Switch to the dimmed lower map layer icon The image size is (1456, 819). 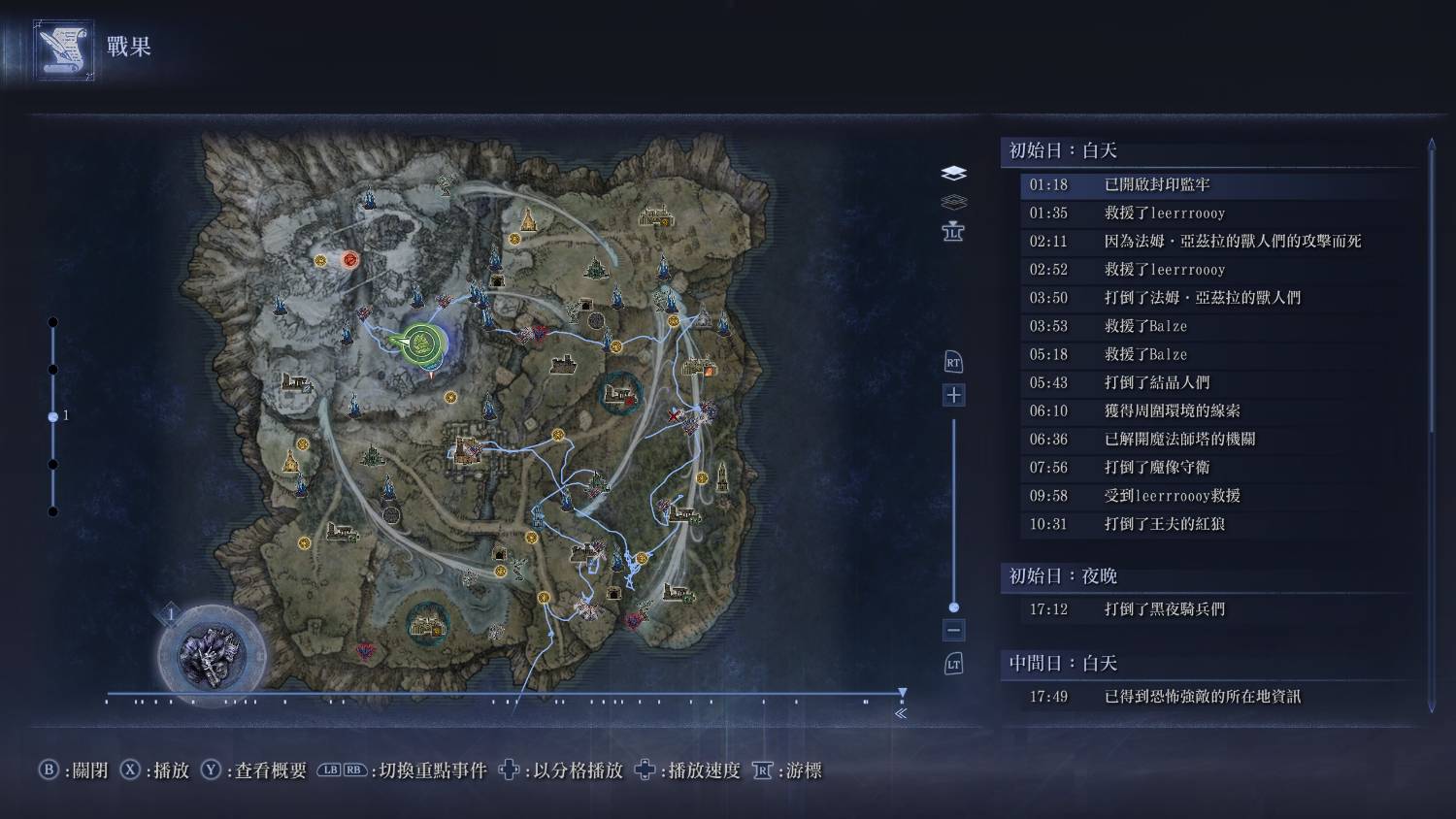[953, 202]
